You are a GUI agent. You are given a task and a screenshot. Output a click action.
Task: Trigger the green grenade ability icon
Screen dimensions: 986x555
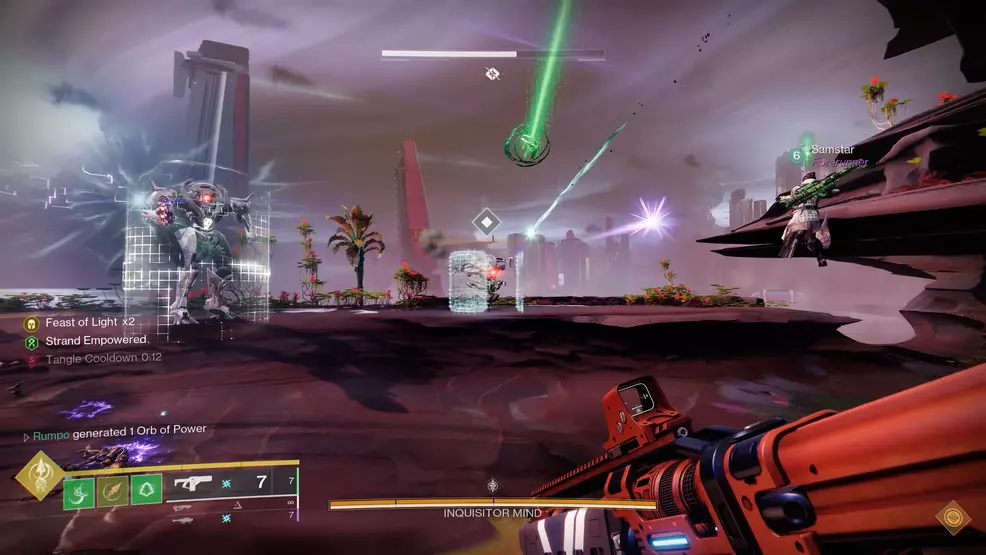[x=79, y=491]
